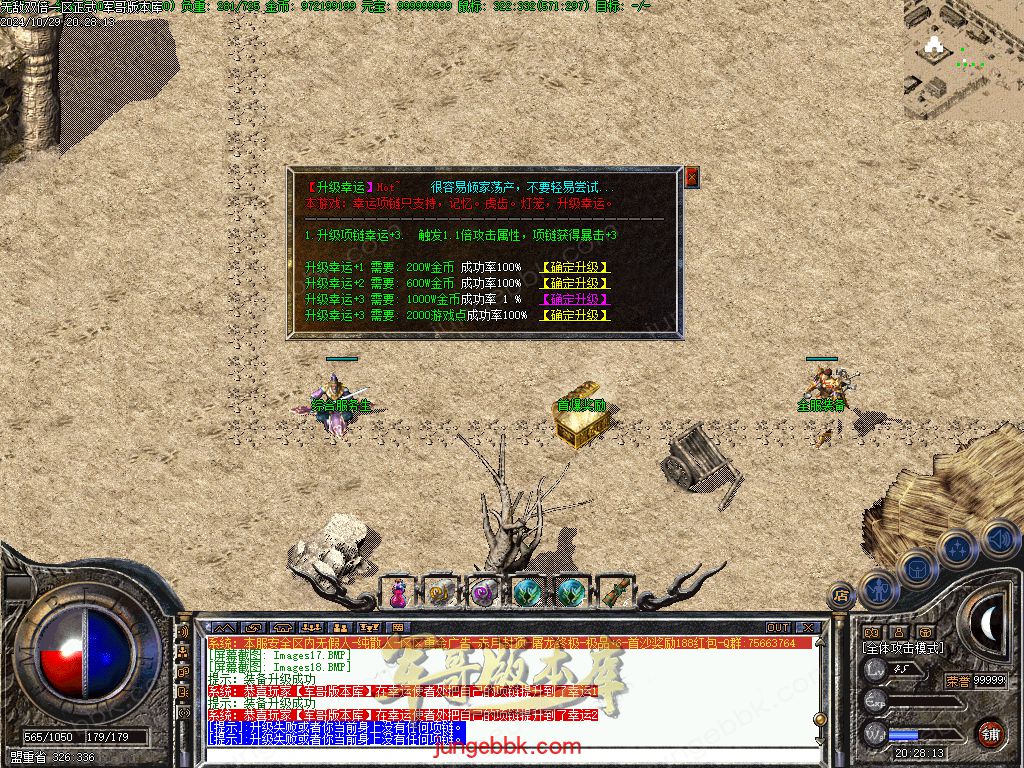Image resolution: width=1024 pixels, height=768 pixels.
Task: Open the minimap in the top-right corner
Action: [963, 60]
